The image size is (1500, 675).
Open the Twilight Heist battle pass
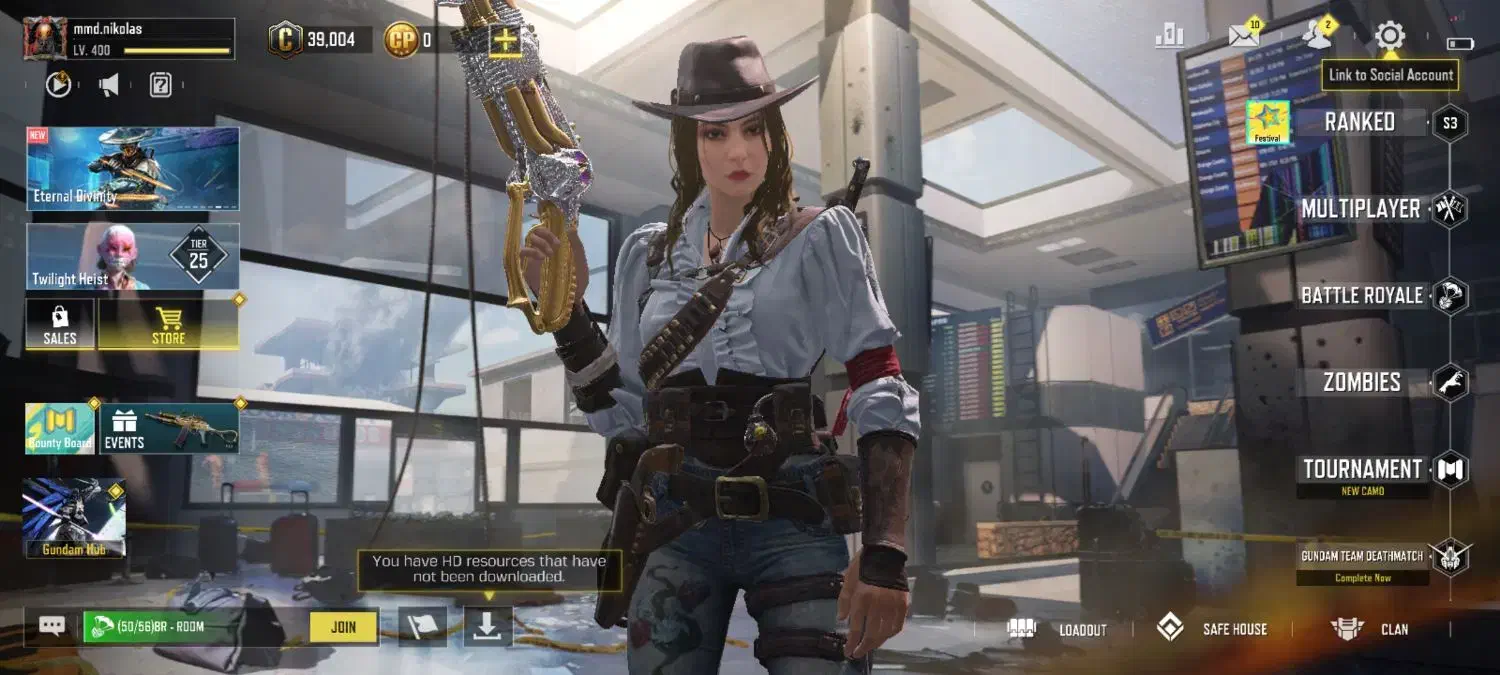(133, 257)
